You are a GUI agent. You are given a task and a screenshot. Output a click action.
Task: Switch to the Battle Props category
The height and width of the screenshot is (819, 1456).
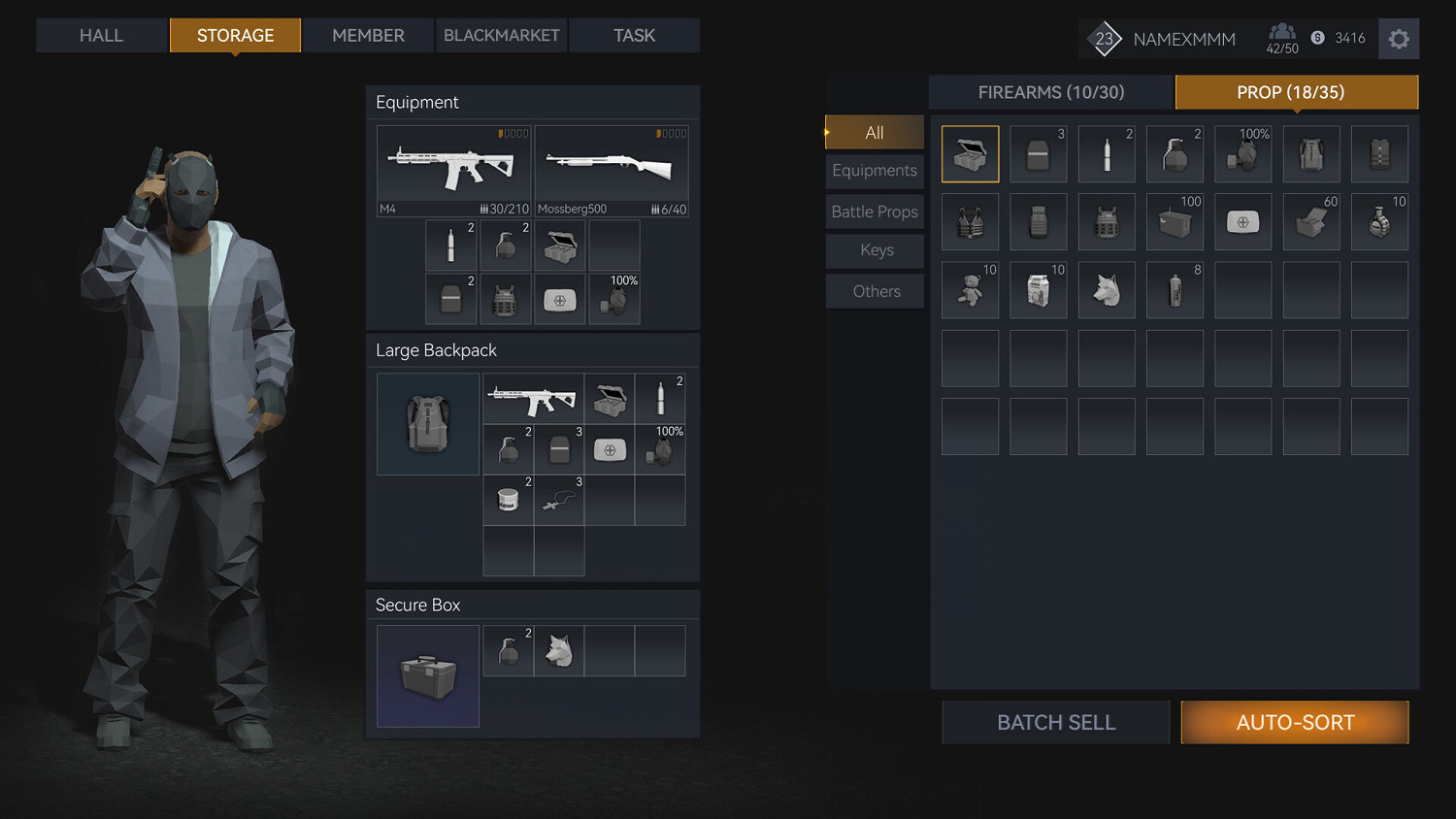pyautogui.click(x=874, y=212)
